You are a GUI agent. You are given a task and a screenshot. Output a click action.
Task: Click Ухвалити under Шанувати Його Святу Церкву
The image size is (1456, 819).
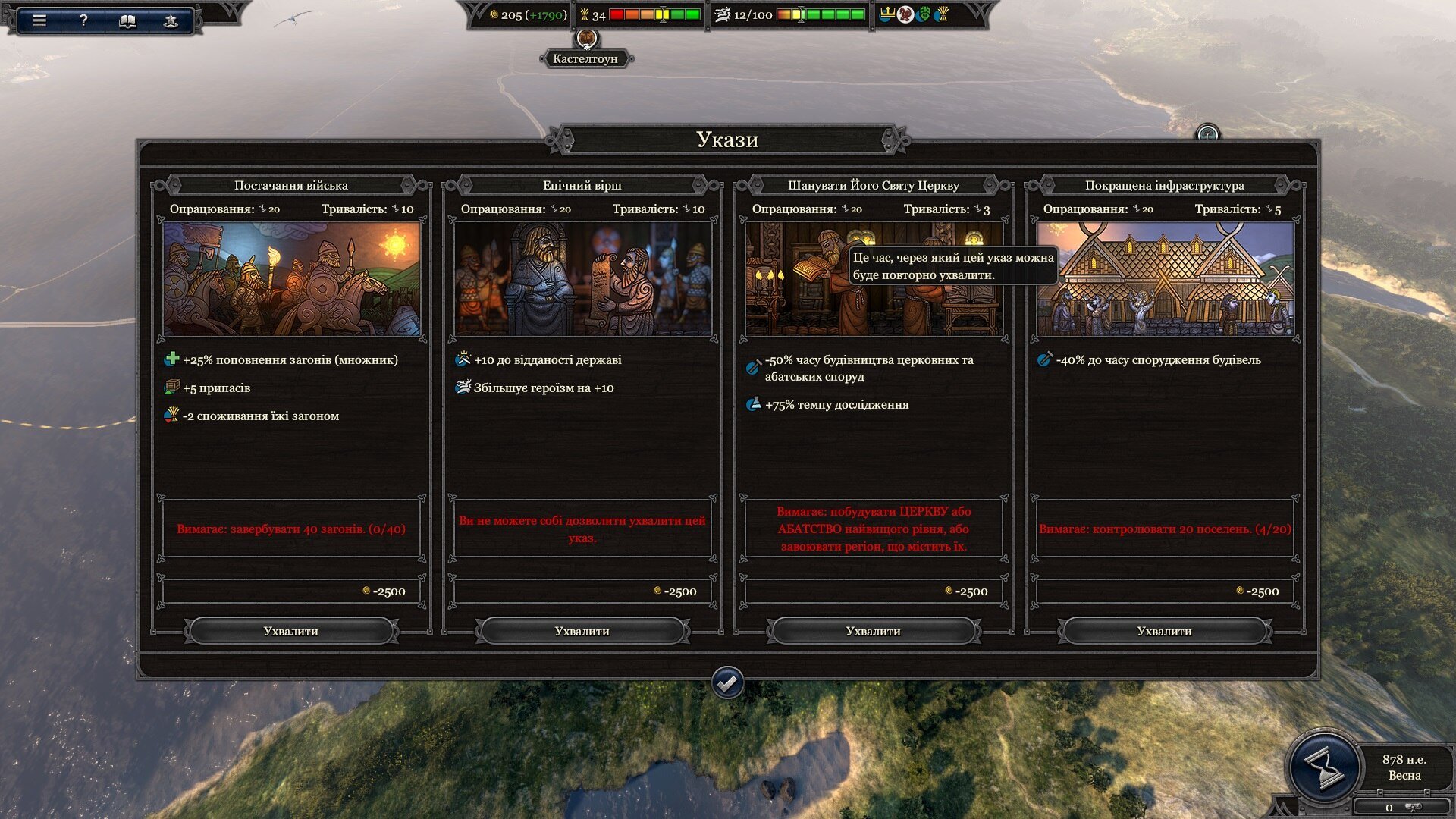(873, 631)
